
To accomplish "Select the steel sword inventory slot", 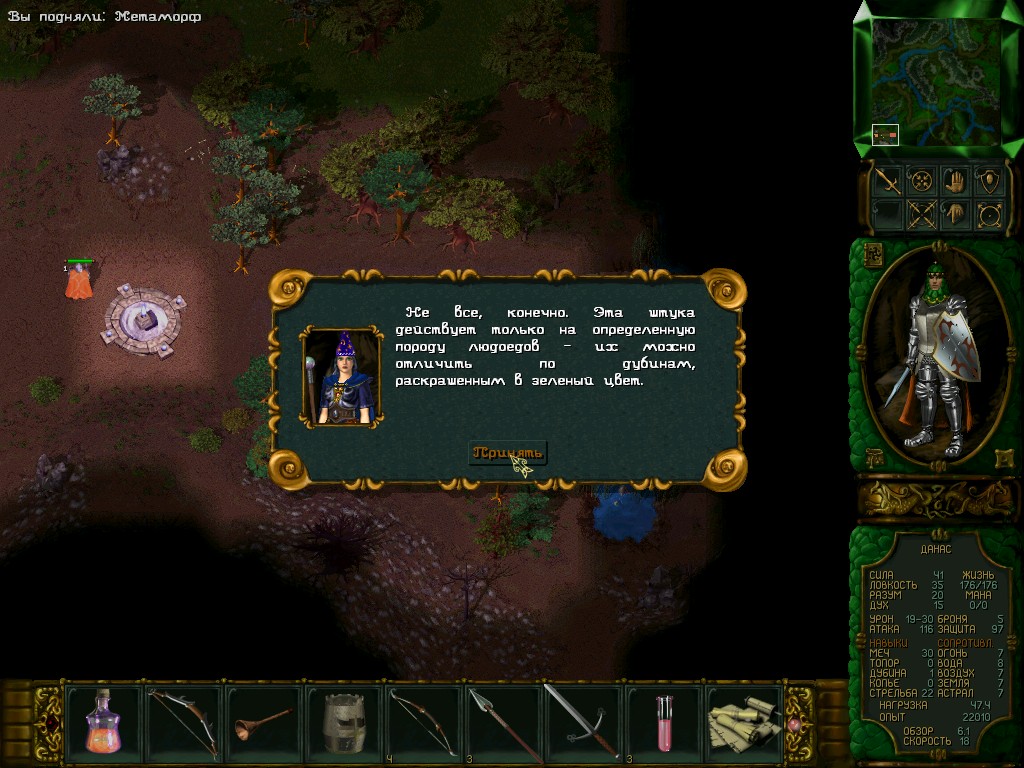I will [583, 720].
